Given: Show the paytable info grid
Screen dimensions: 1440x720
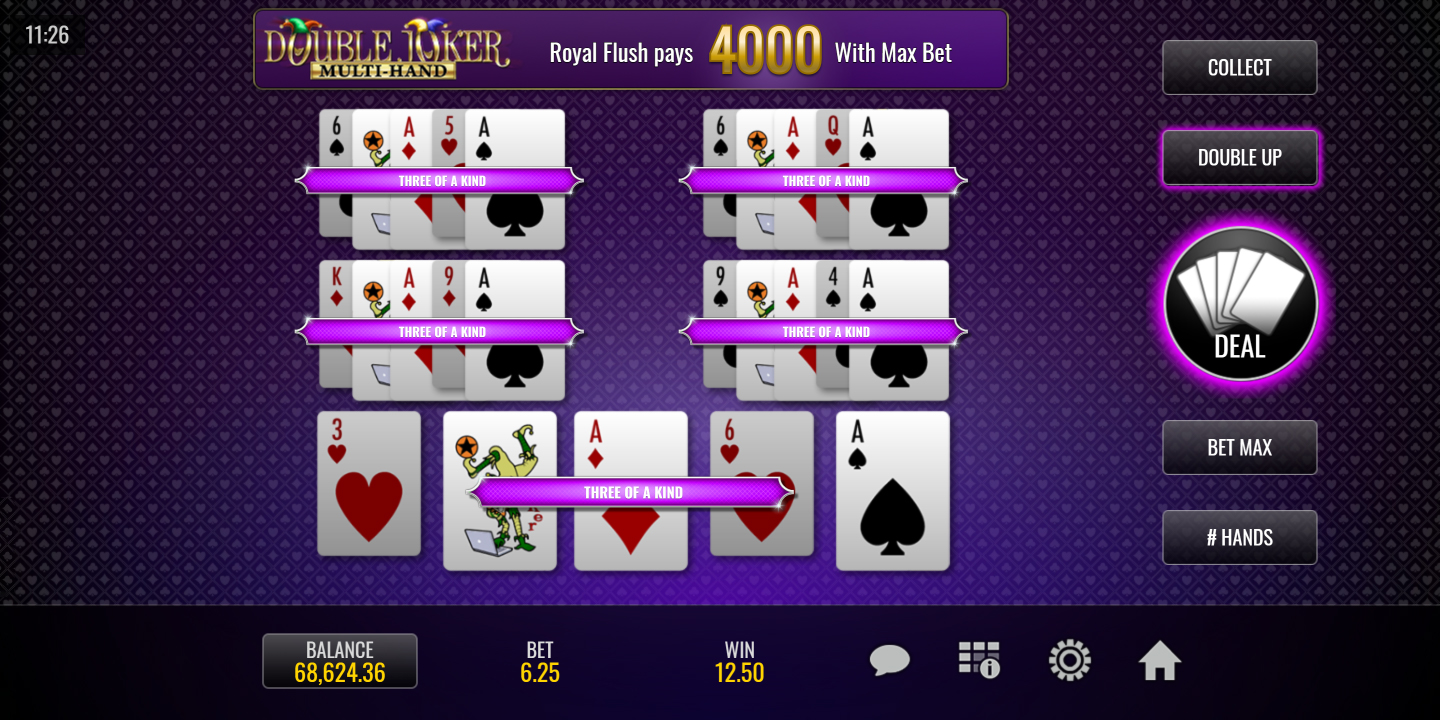Looking at the screenshot, I should (979, 661).
